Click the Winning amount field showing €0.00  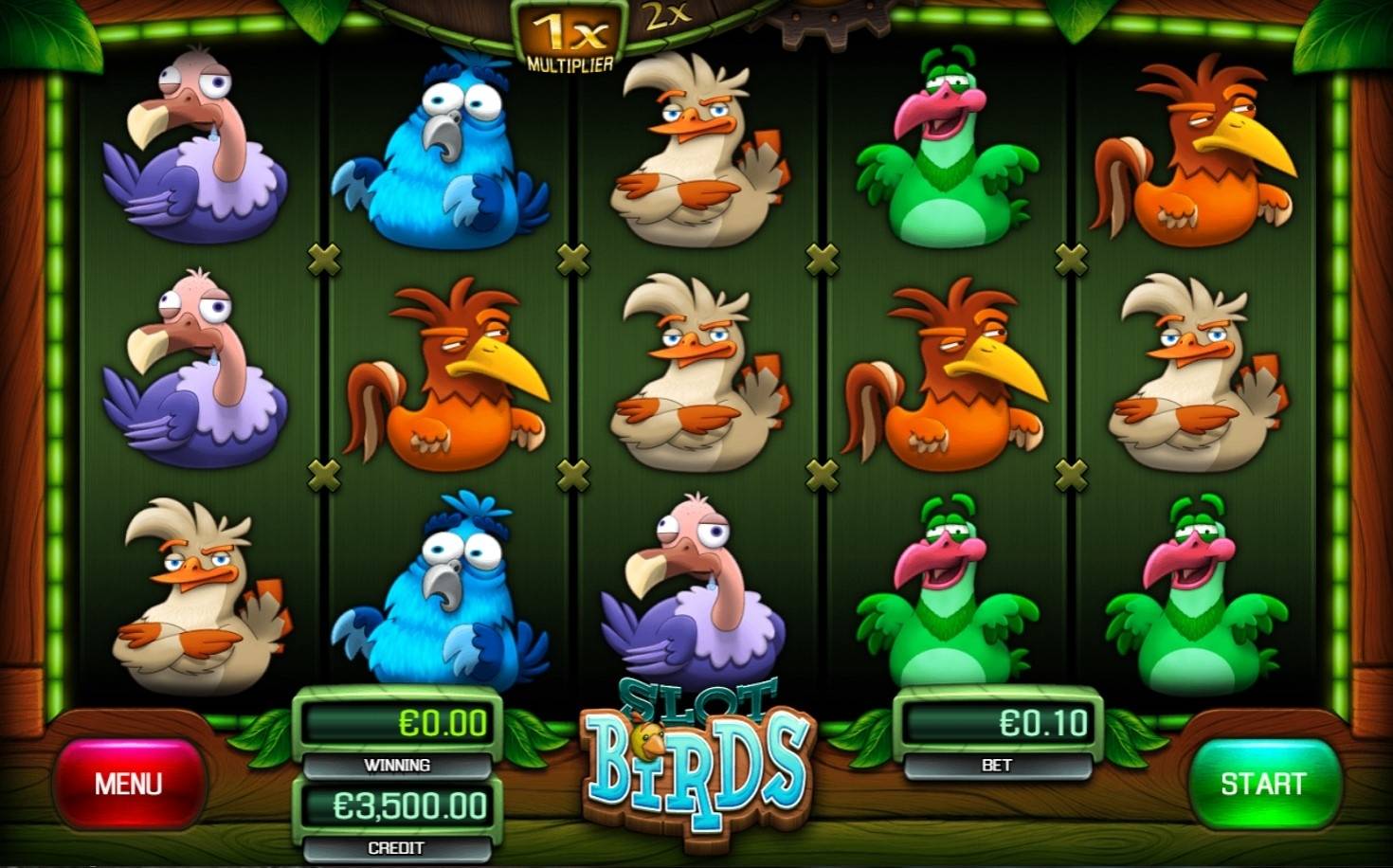pyautogui.click(x=398, y=721)
